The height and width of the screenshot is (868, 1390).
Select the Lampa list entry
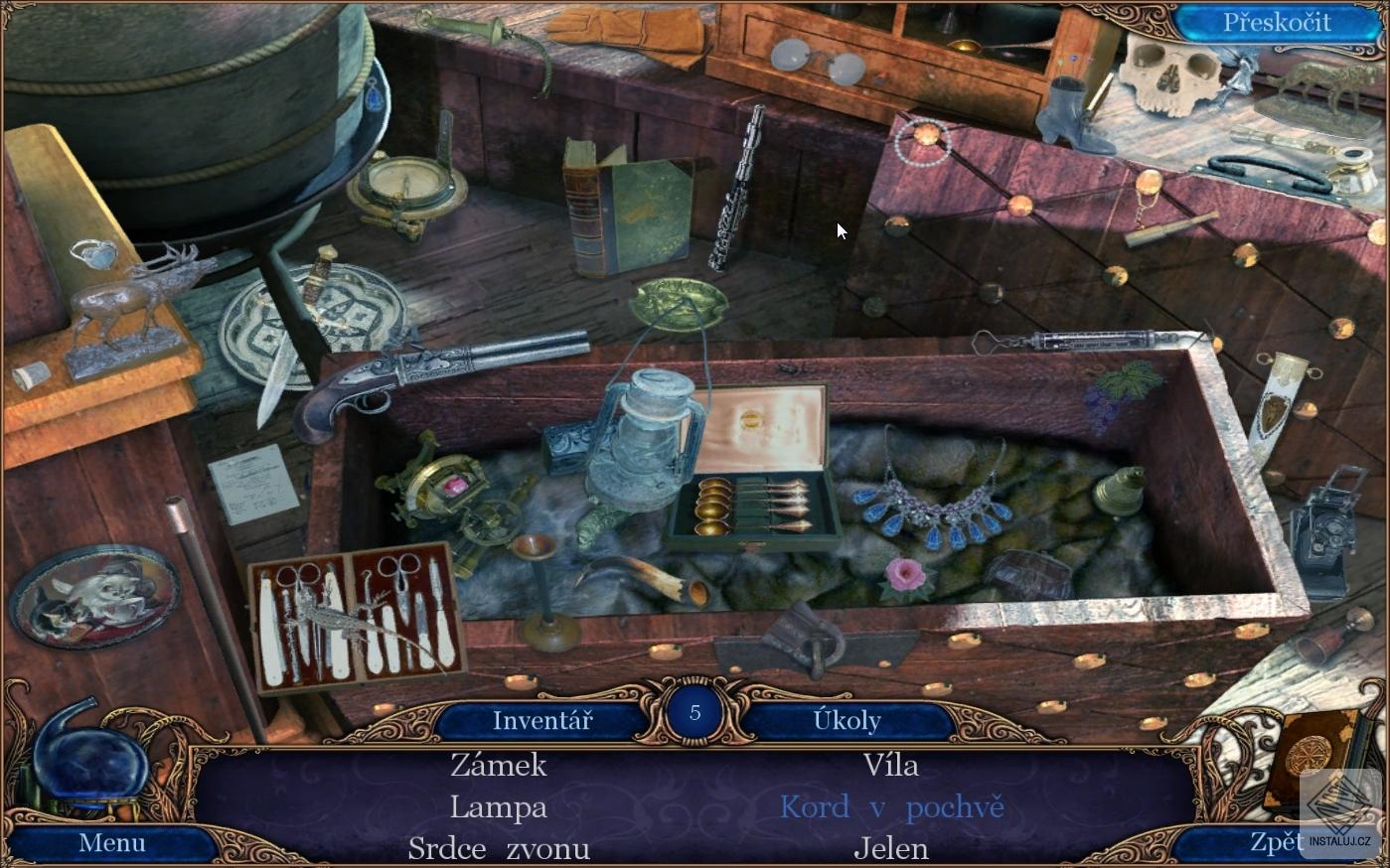point(499,806)
